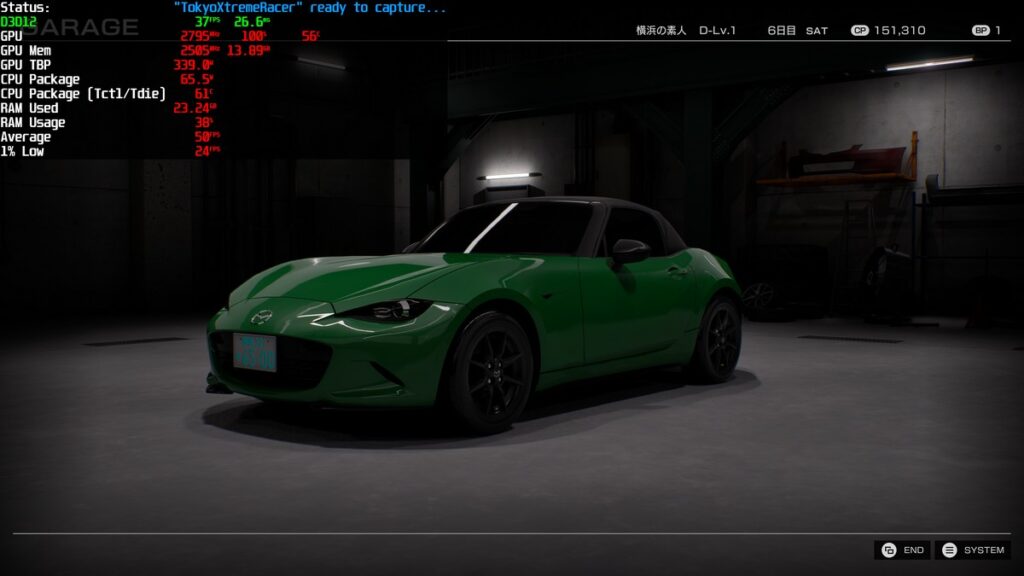1024x576 pixels.
Task: Select the END button
Action: (x=902, y=550)
